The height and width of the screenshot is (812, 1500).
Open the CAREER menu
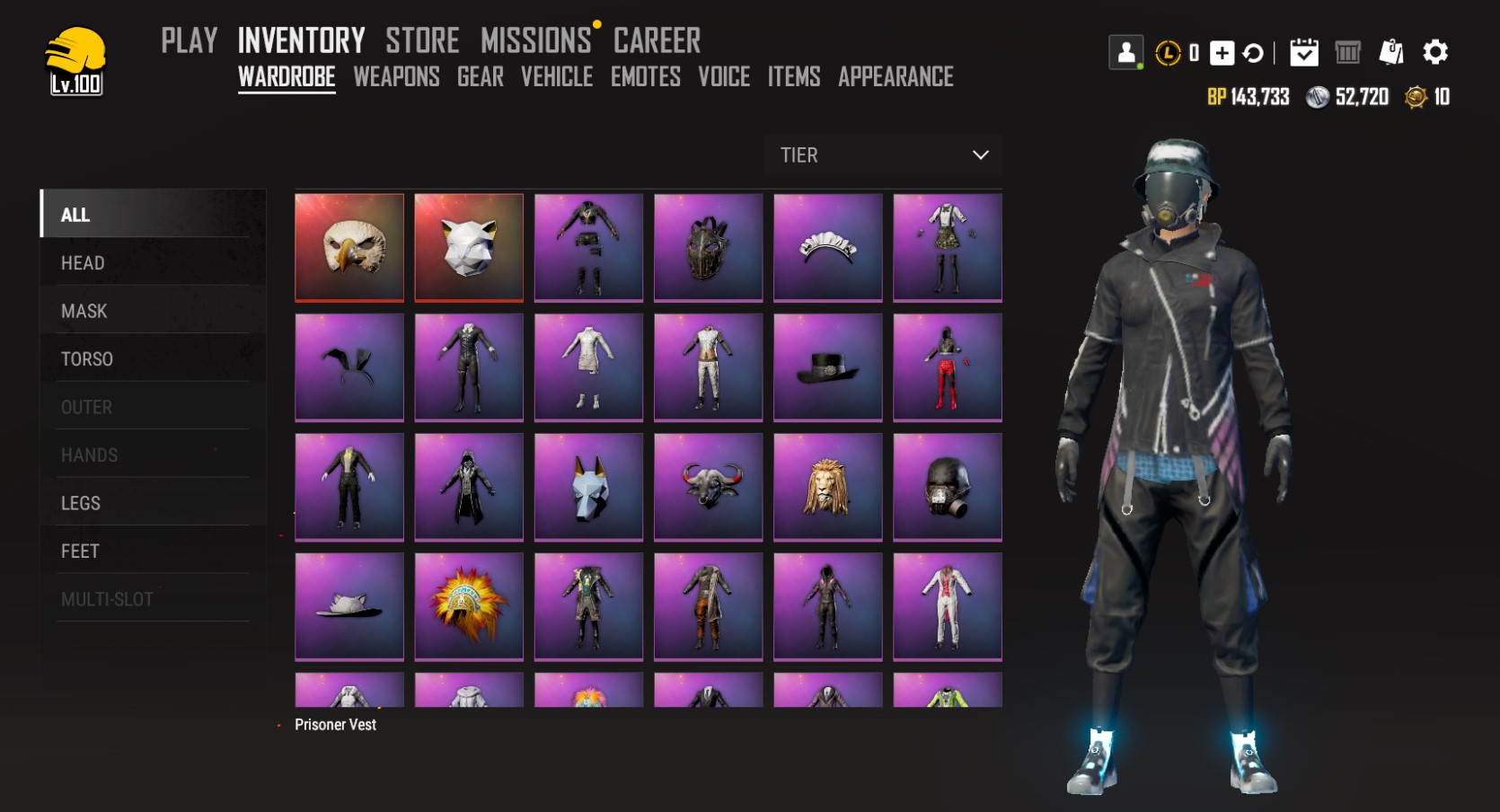pyautogui.click(x=657, y=40)
